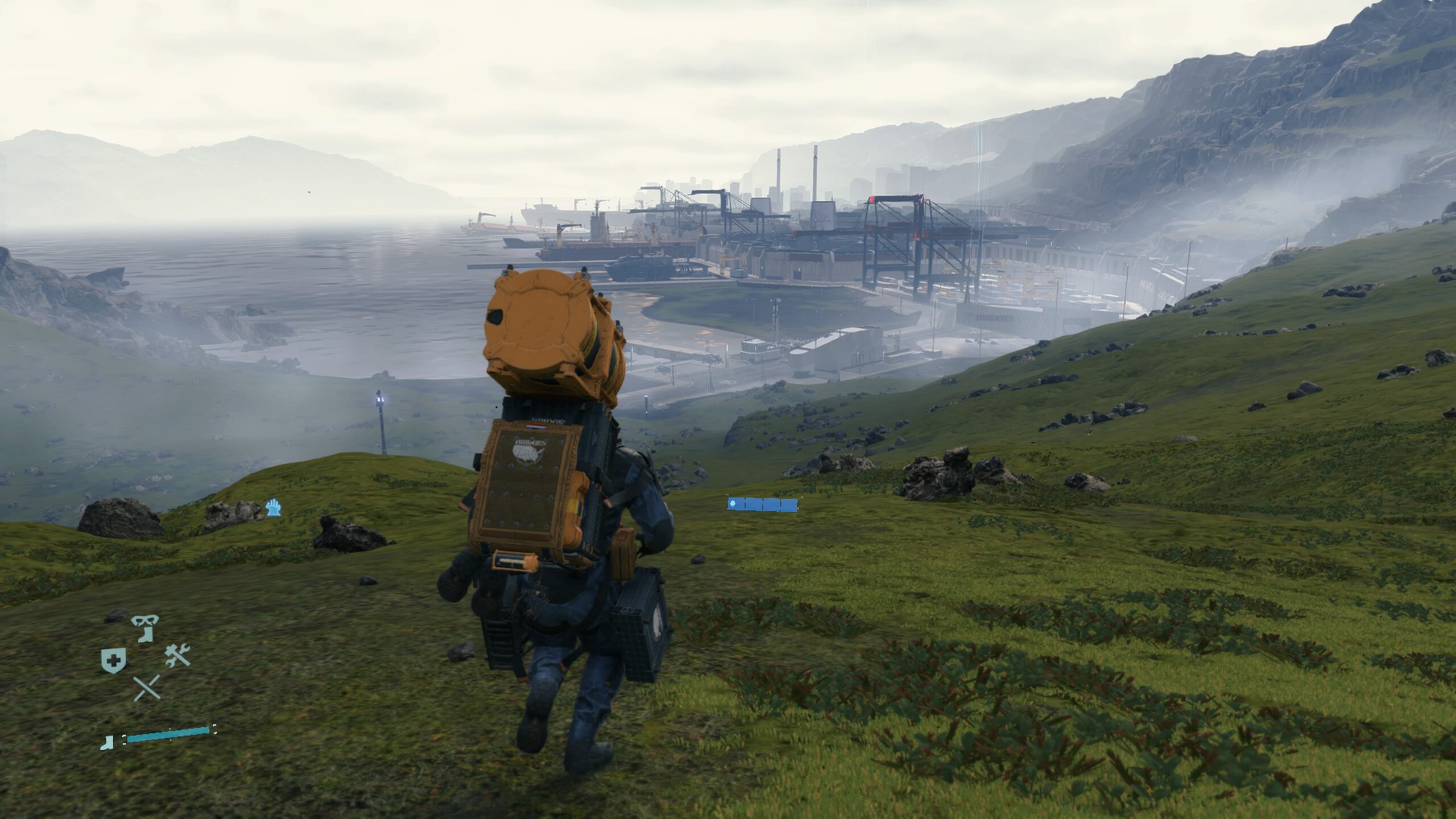This screenshot has width=1456, height=819.
Task: Select the hammer and wrench repair icon
Action: [x=176, y=655]
